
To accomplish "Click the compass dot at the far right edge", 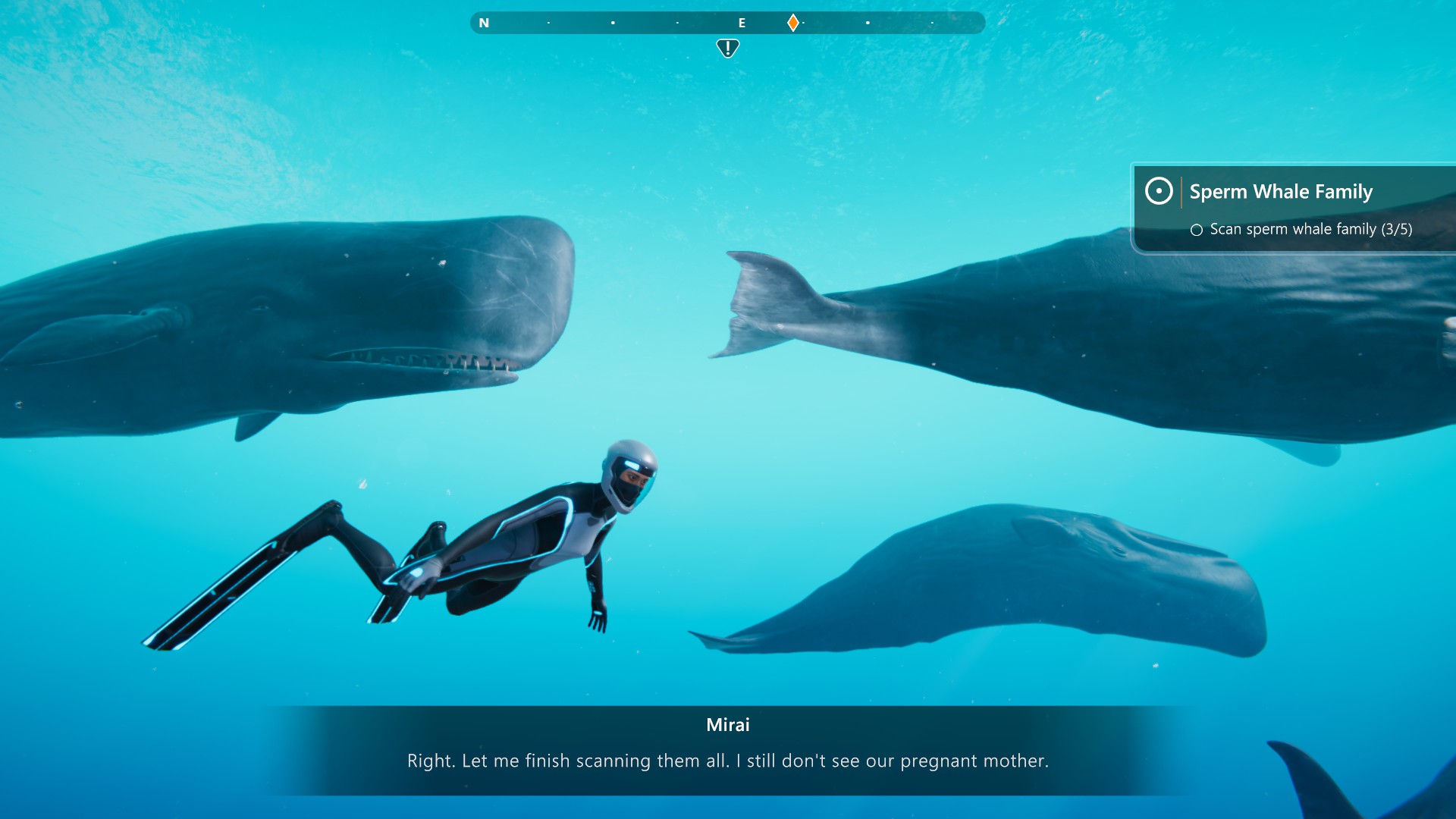I will click(x=932, y=24).
